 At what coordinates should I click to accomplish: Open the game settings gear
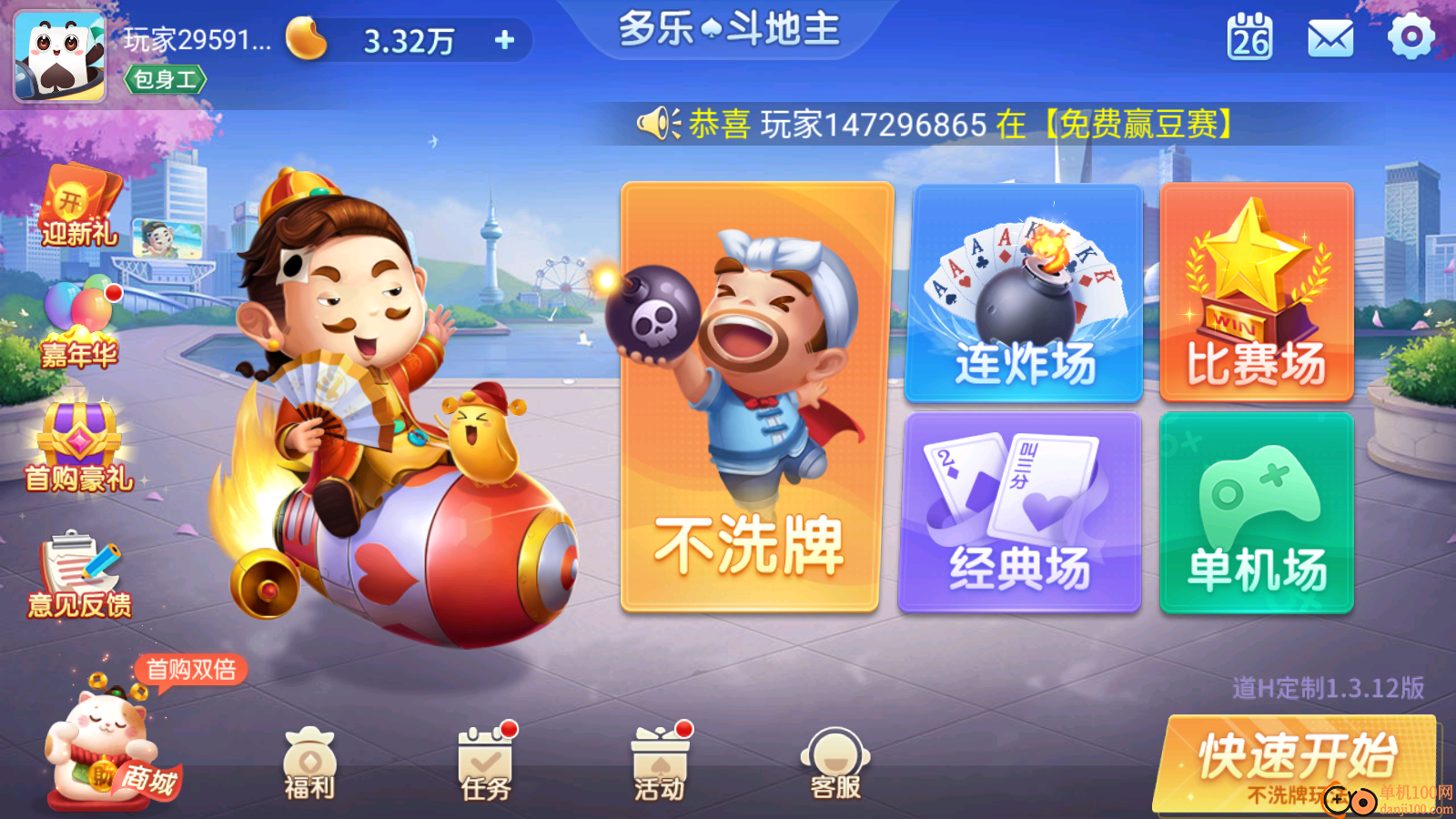click(x=1410, y=38)
